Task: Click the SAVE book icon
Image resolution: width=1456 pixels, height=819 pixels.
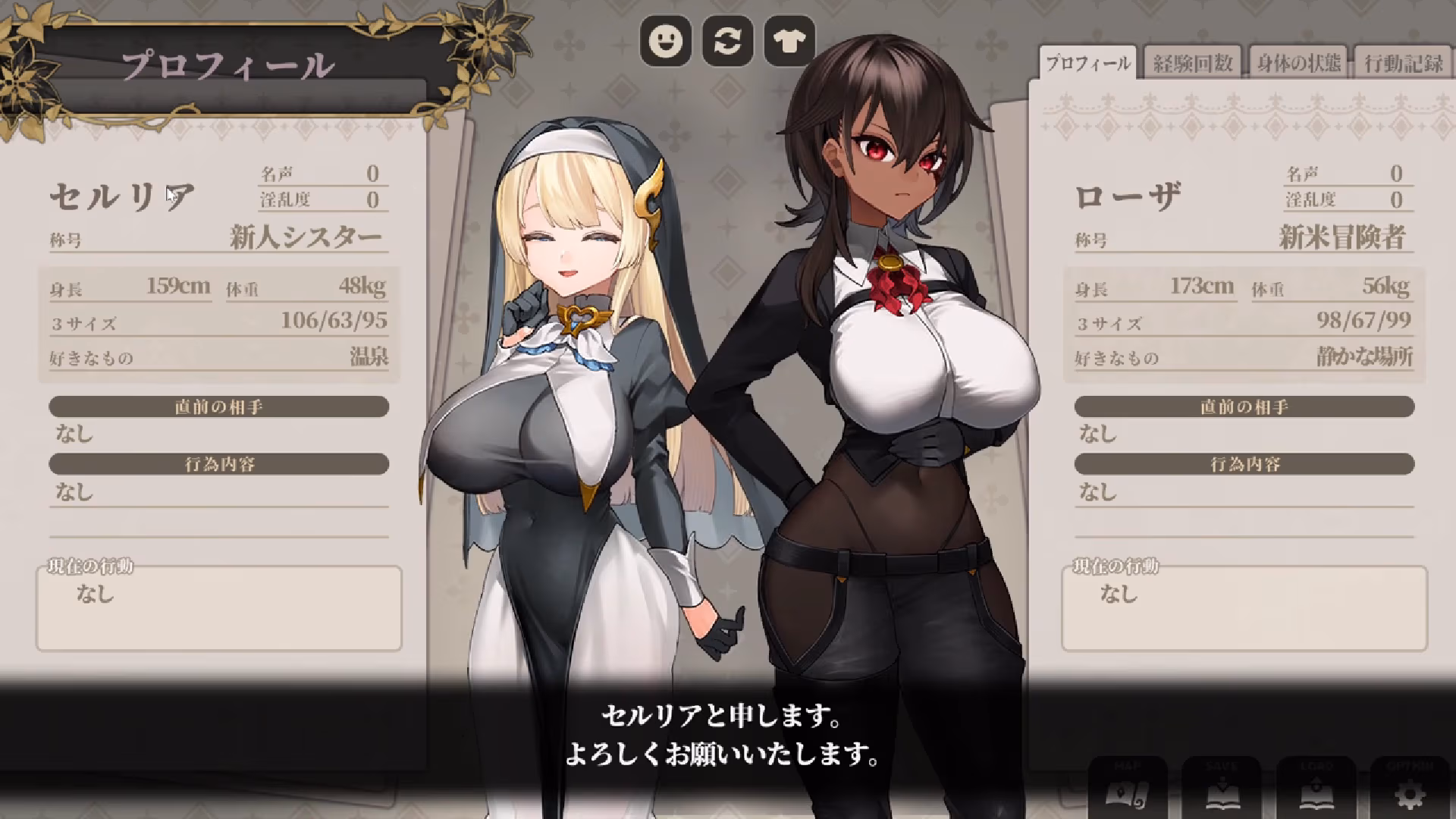Action: pos(1221,789)
